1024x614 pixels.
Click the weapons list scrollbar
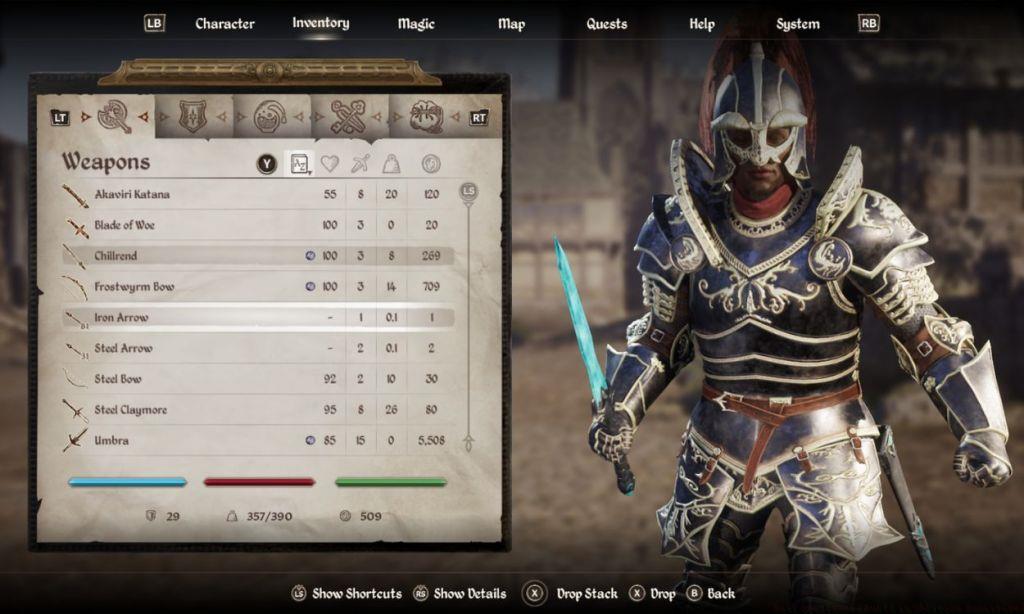click(467, 315)
